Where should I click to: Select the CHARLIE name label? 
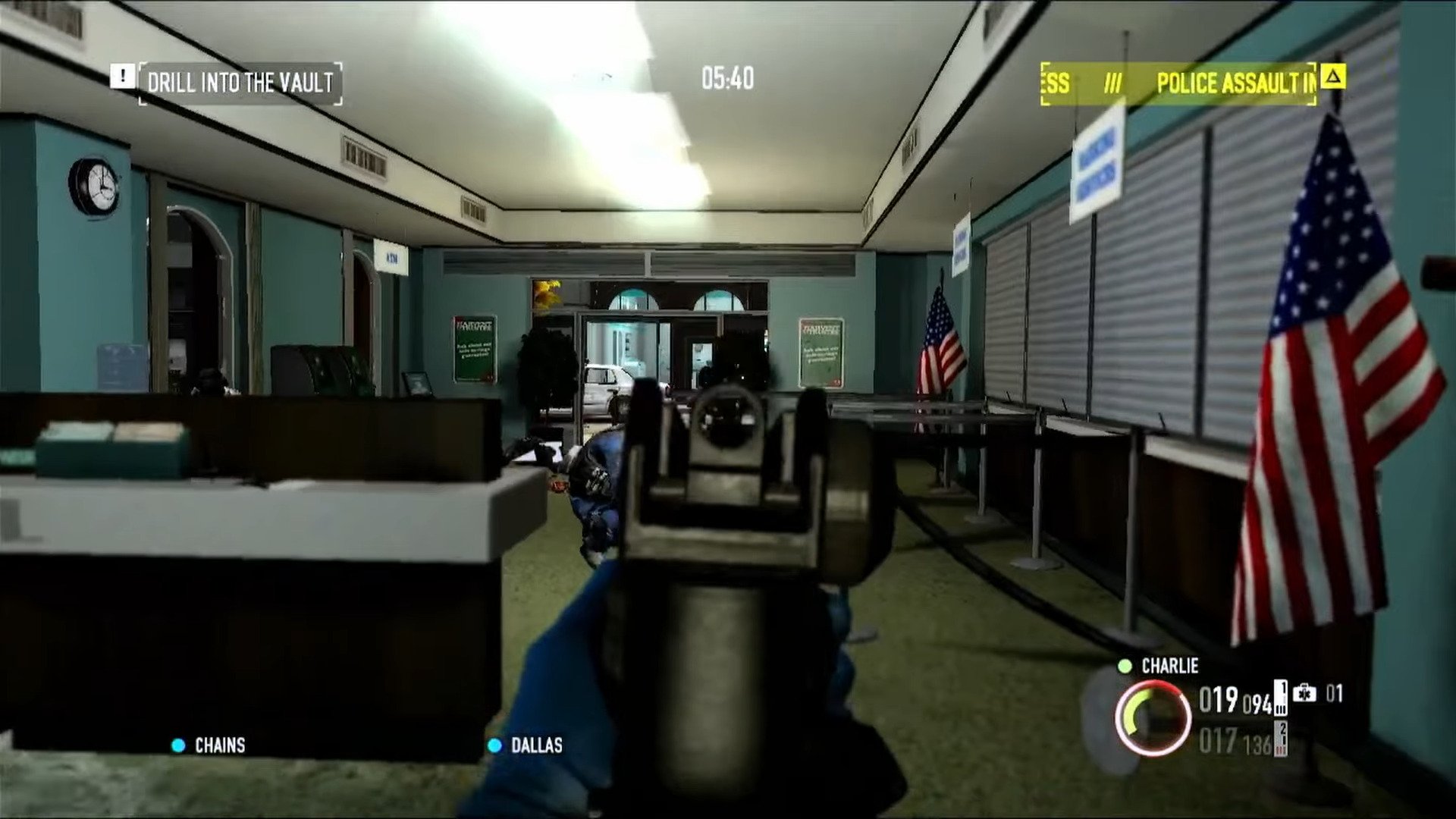point(1169,667)
